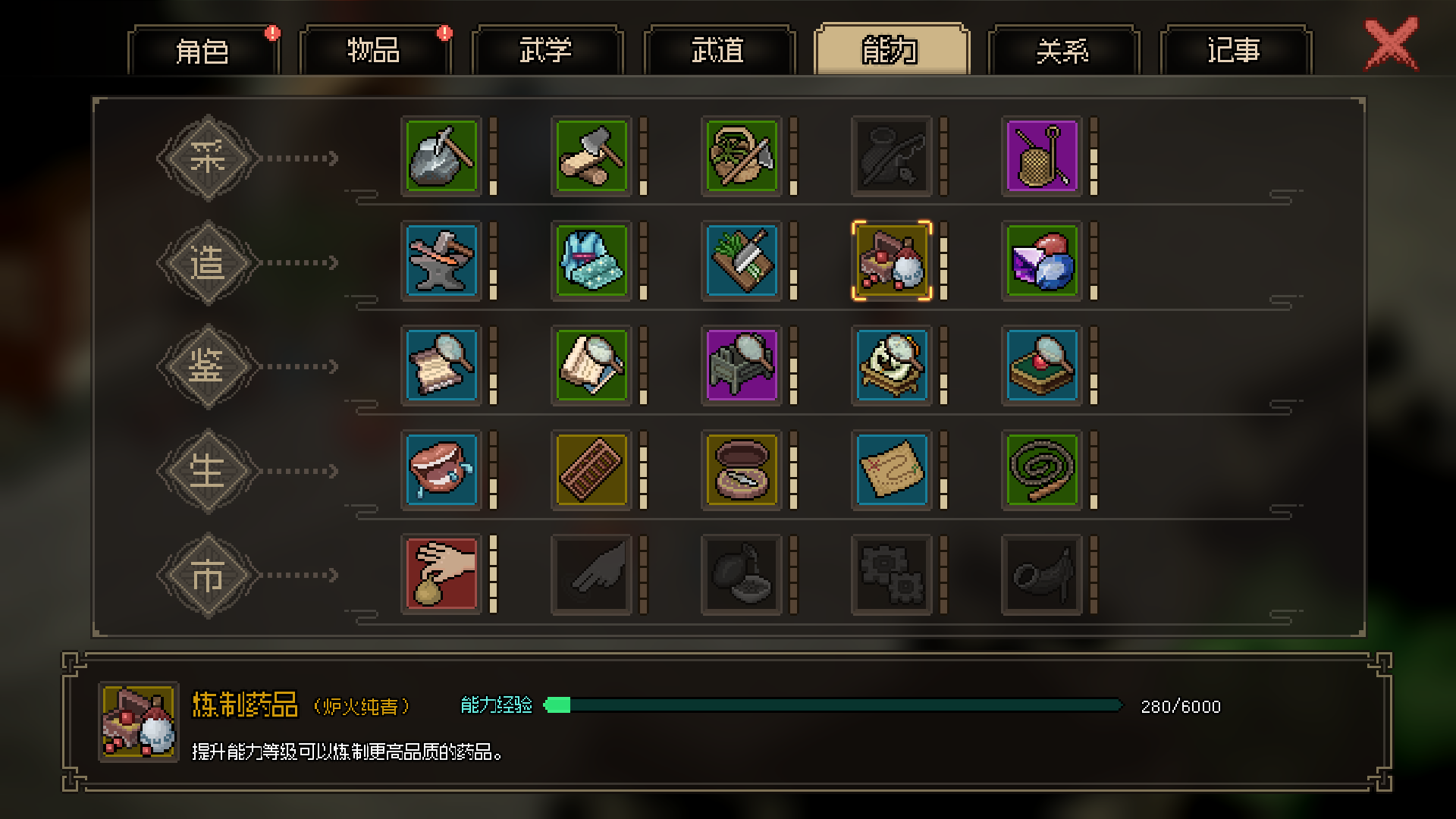Viewport: 1456px width, 819px height.
Task: Open the cooking knife skill icon
Action: pyautogui.click(x=742, y=261)
